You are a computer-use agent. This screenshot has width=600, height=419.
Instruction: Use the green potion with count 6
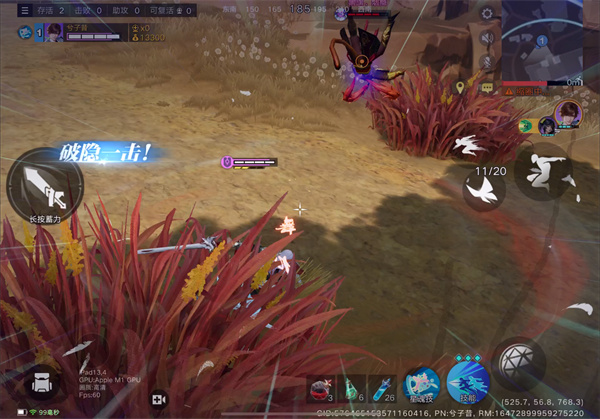[x=352, y=388]
